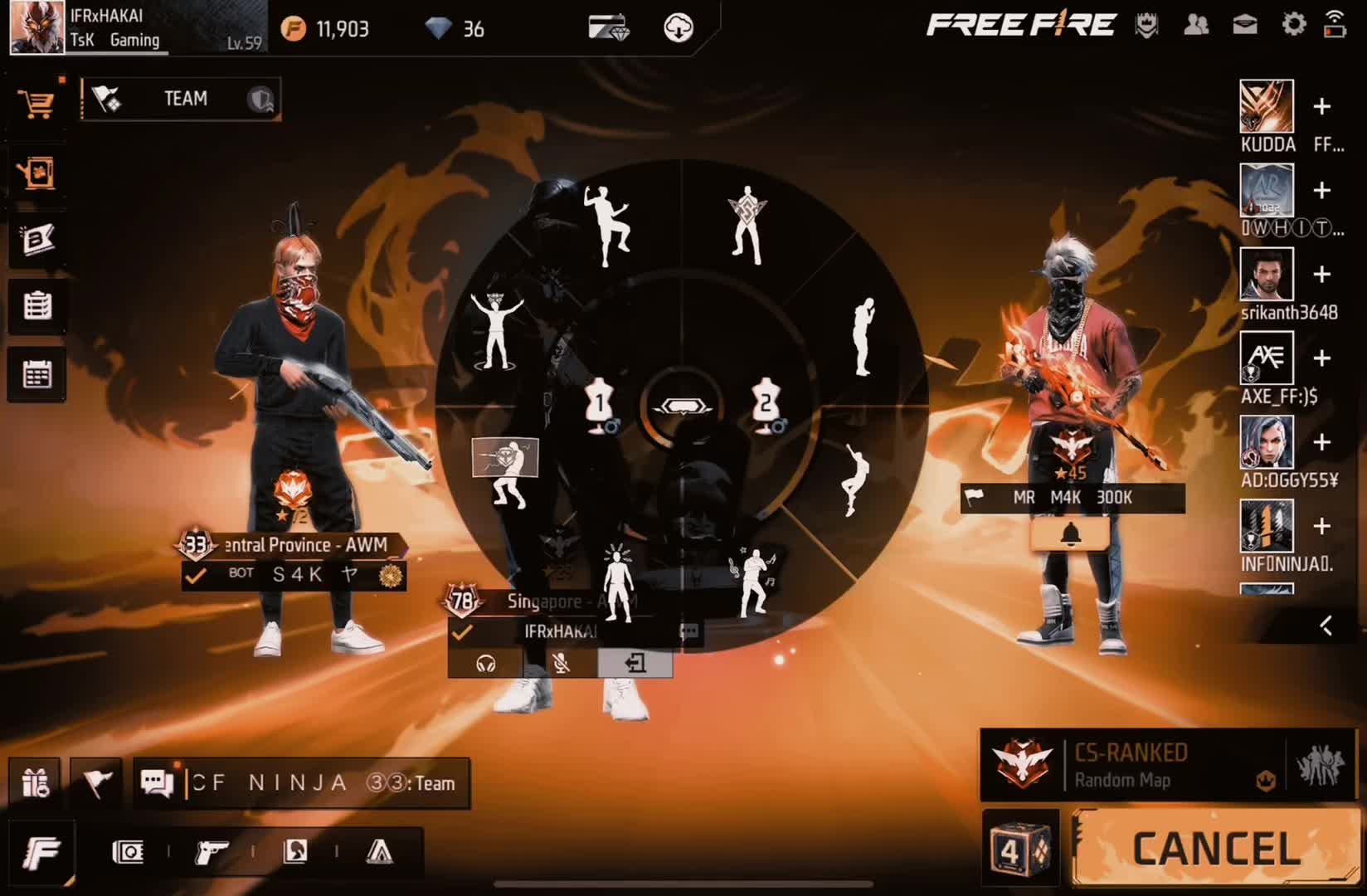Screen dimensions: 1367x896
Task: Open the IFRxHAKAI player profile
Action: coord(37,27)
